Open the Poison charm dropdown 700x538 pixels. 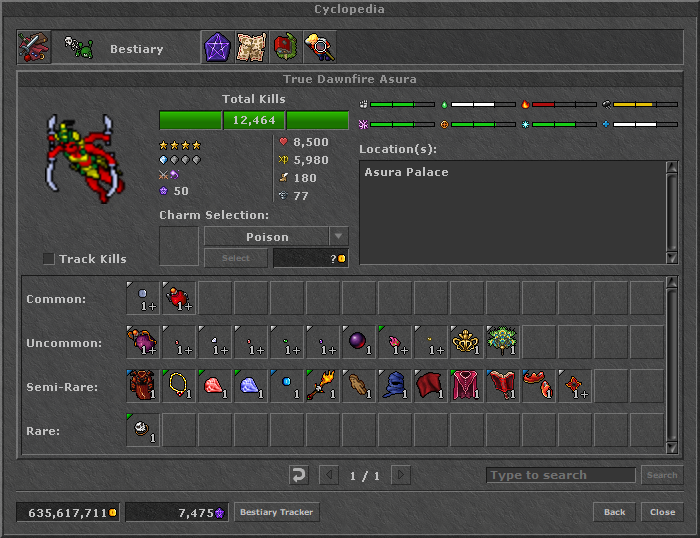[x=339, y=237]
